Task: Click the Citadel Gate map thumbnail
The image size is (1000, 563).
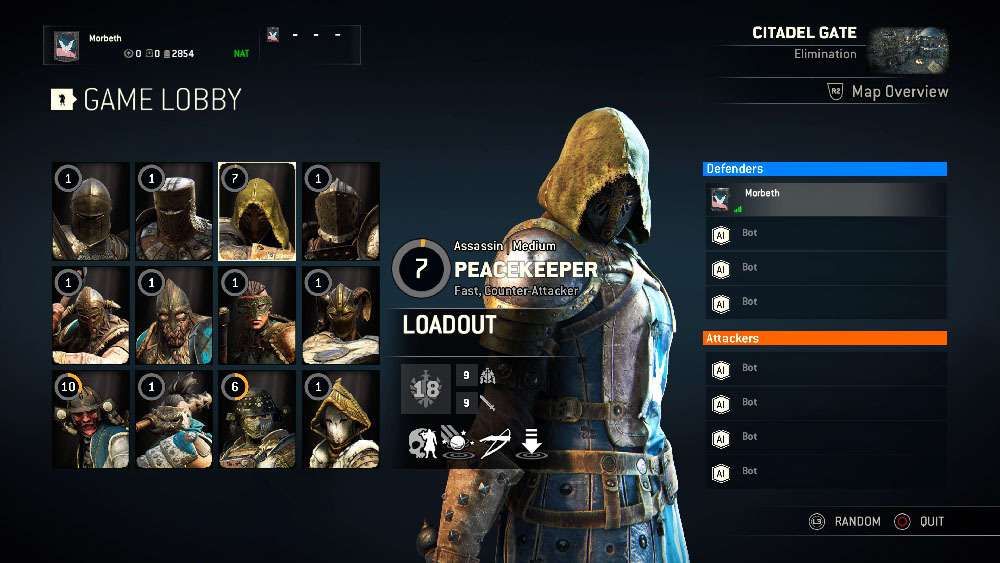Action: [907, 49]
